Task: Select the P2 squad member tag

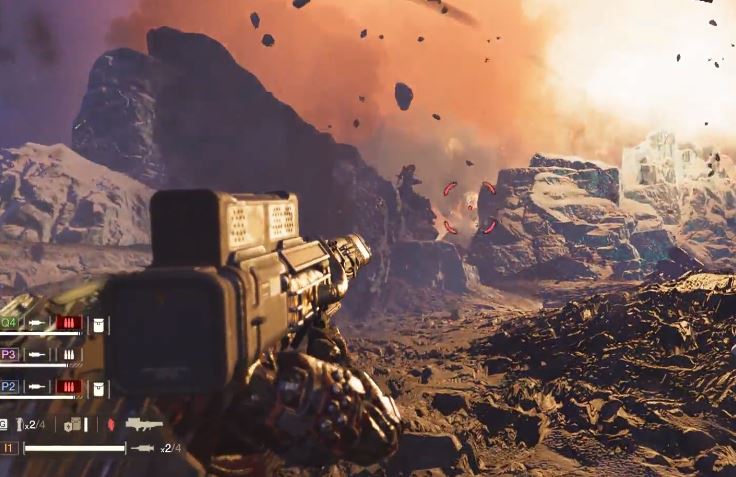Action: [x=9, y=386]
